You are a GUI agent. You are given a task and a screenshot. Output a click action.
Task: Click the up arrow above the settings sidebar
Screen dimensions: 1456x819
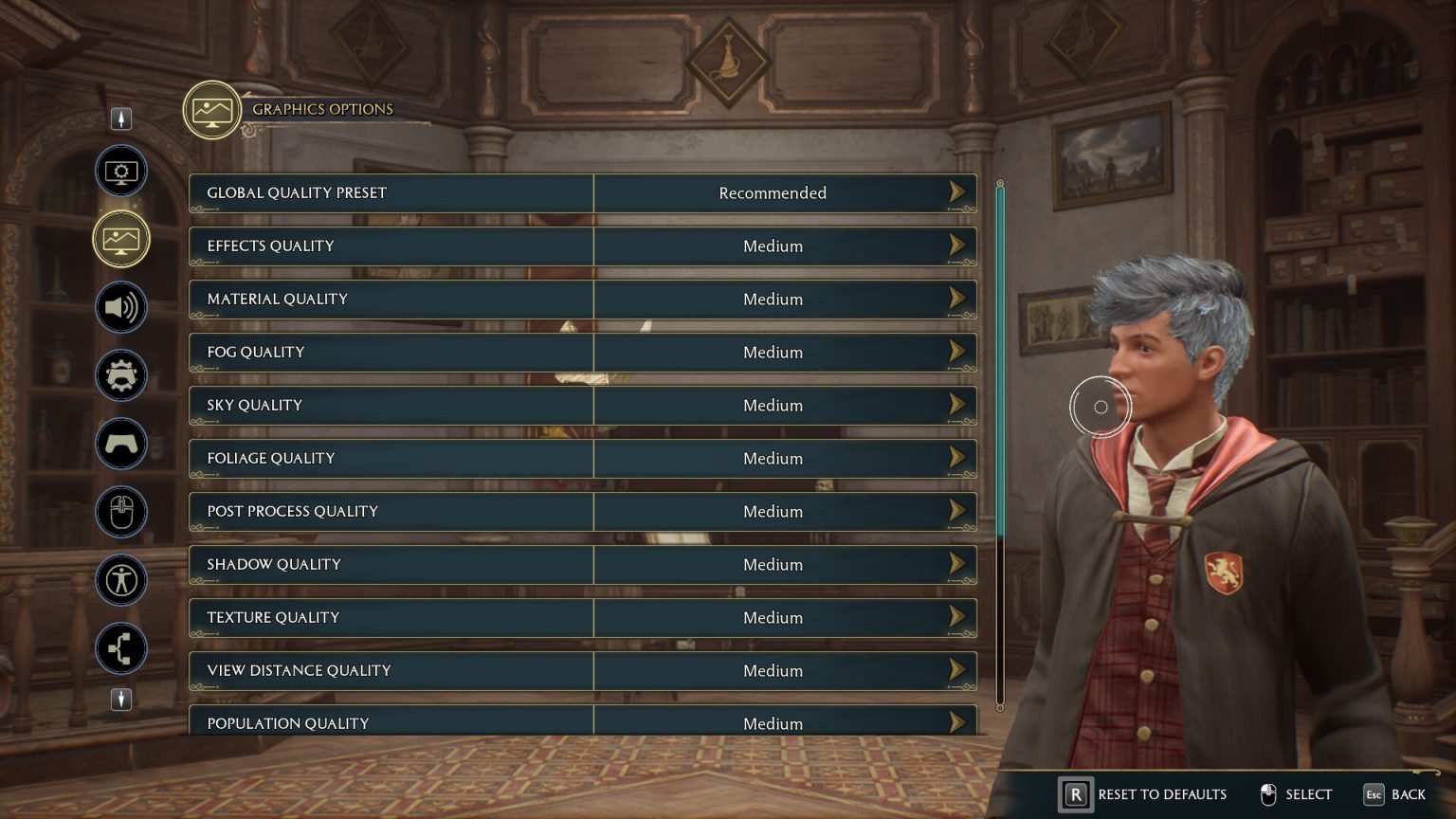click(120, 118)
